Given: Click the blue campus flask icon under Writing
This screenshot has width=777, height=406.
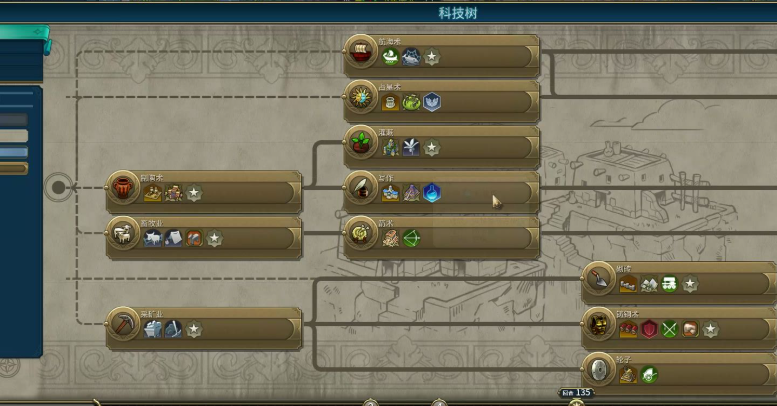Looking at the screenshot, I should (x=432, y=193).
